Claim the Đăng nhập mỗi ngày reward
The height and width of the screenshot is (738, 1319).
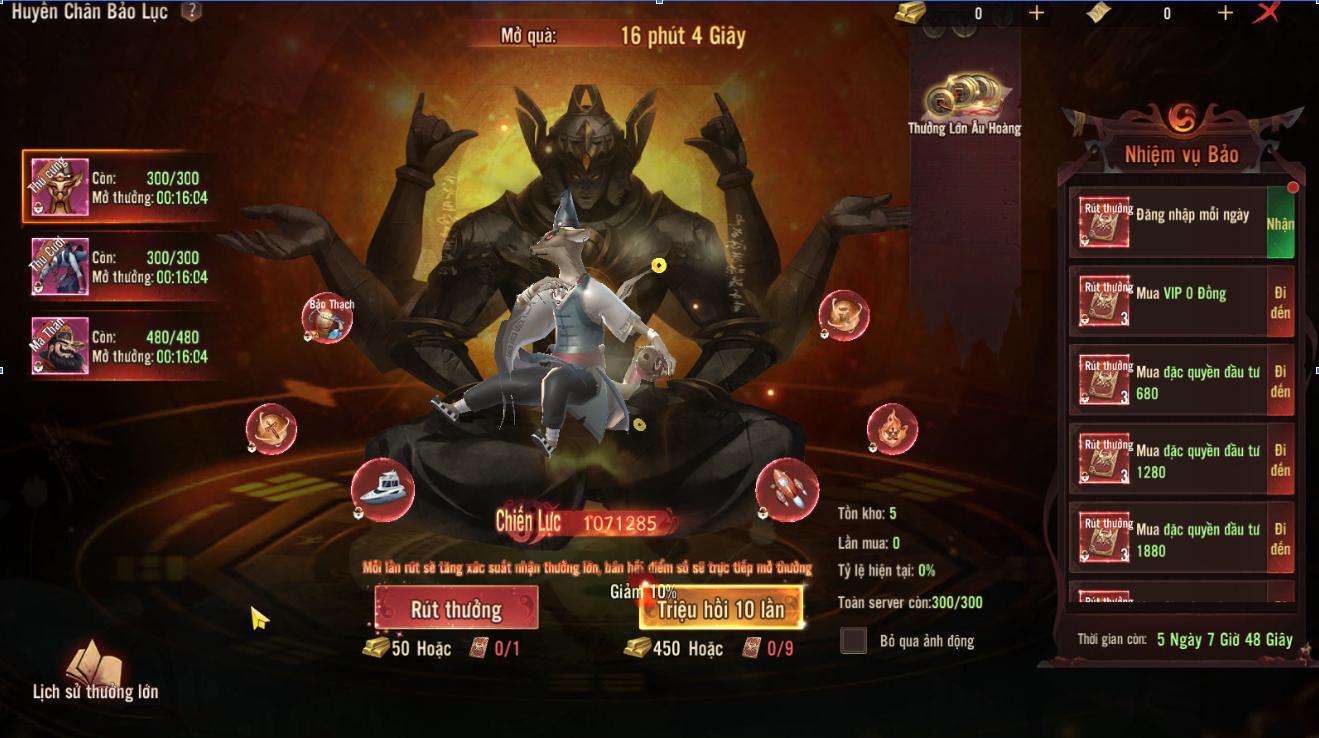click(x=1280, y=224)
